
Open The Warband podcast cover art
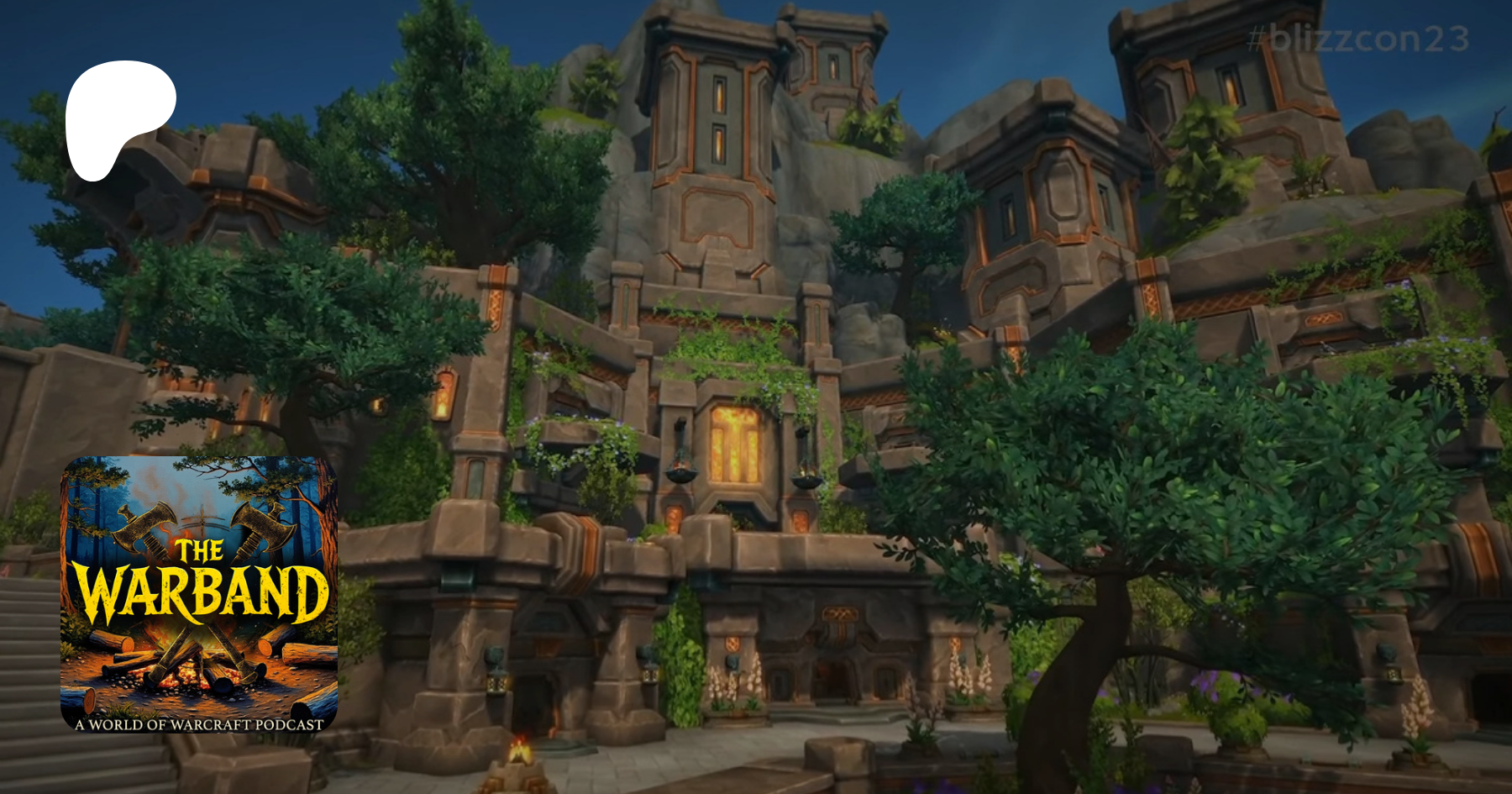pyautogui.click(x=199, y=595)
